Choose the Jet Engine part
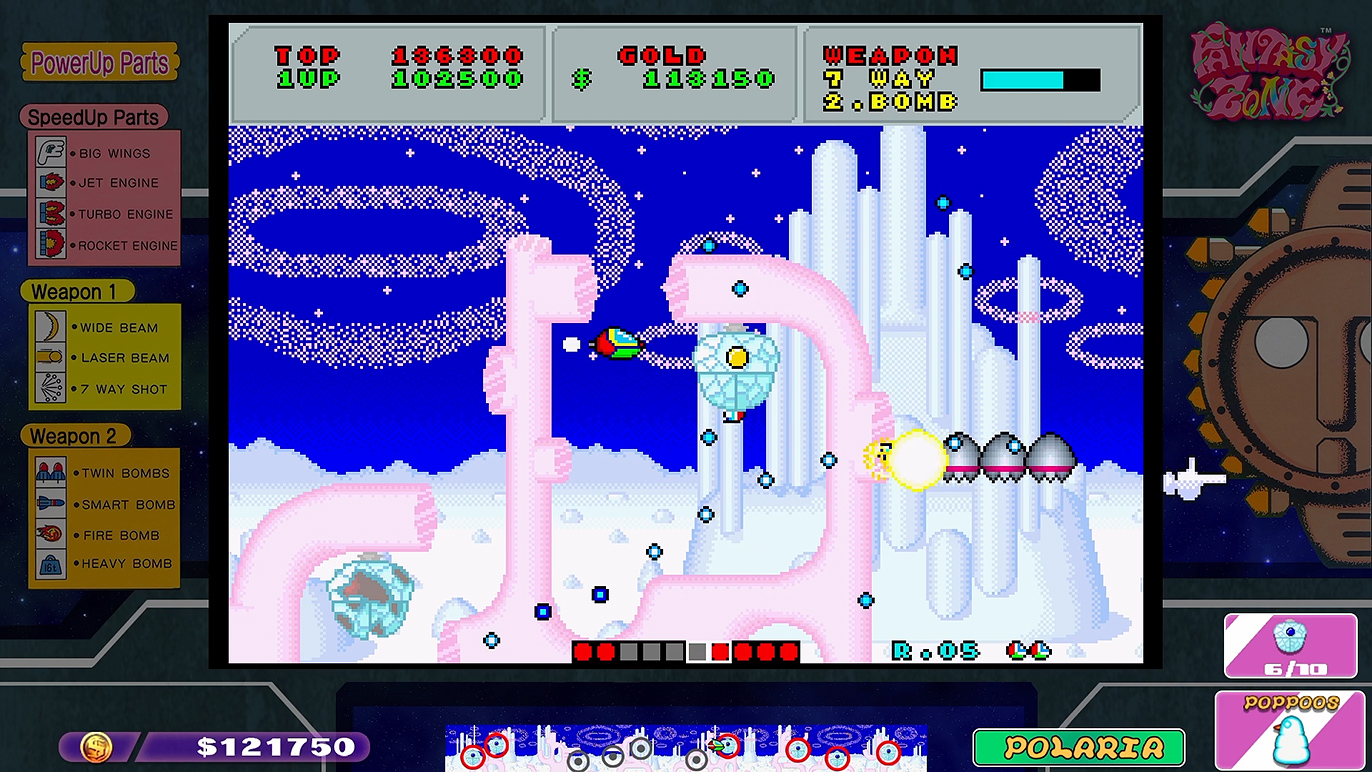The width and height of the screenshot is (1372, 772). click(x=104, y=183)
